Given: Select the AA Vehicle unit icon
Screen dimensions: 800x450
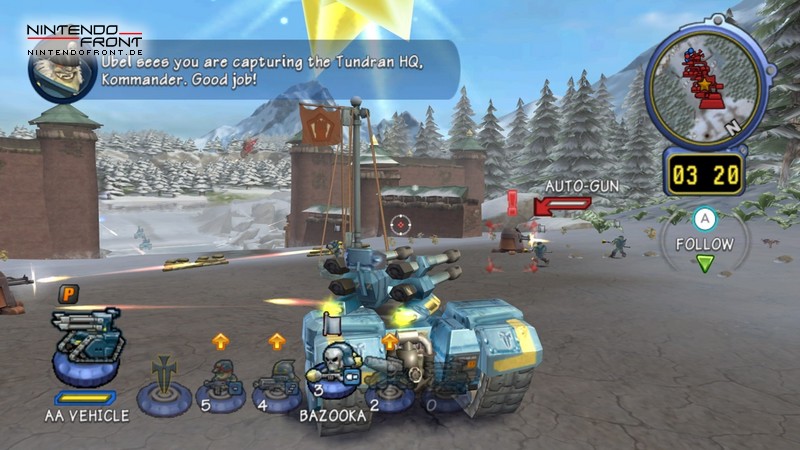Looking at the screenshot, I should (x=86, y=347).
